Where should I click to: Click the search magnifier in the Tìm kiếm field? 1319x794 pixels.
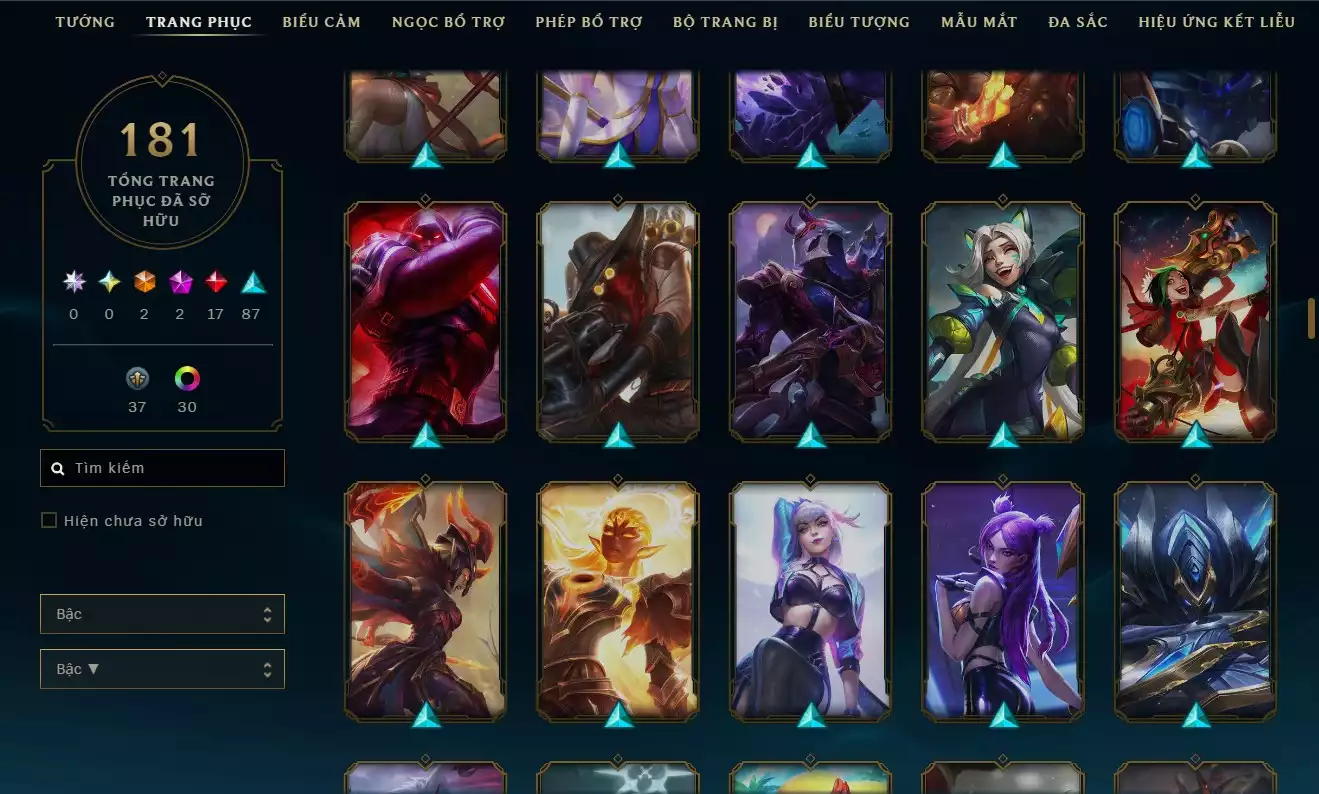(x=57, y=467)
